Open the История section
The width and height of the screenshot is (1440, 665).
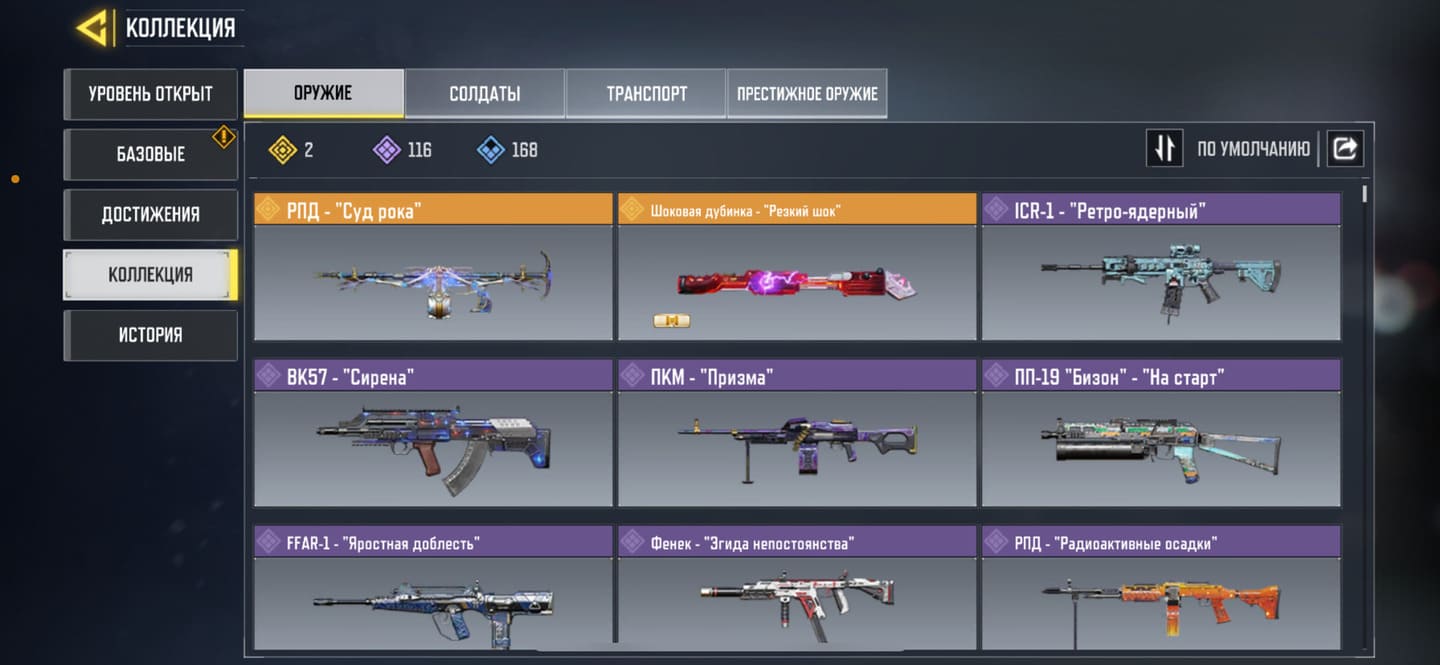point(150,334)
